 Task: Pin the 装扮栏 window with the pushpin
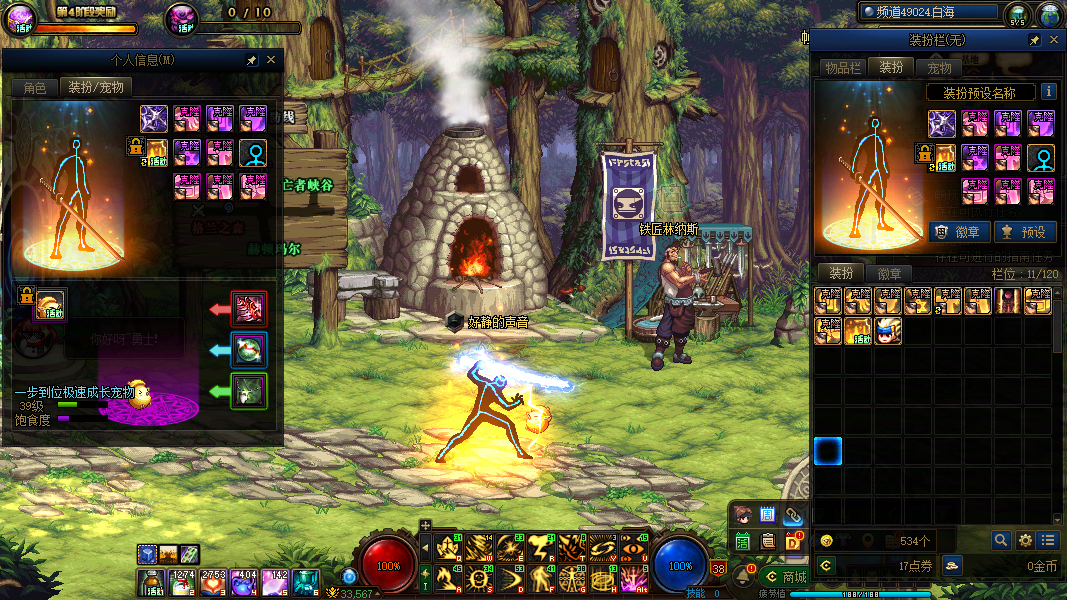click(1035, 40)
